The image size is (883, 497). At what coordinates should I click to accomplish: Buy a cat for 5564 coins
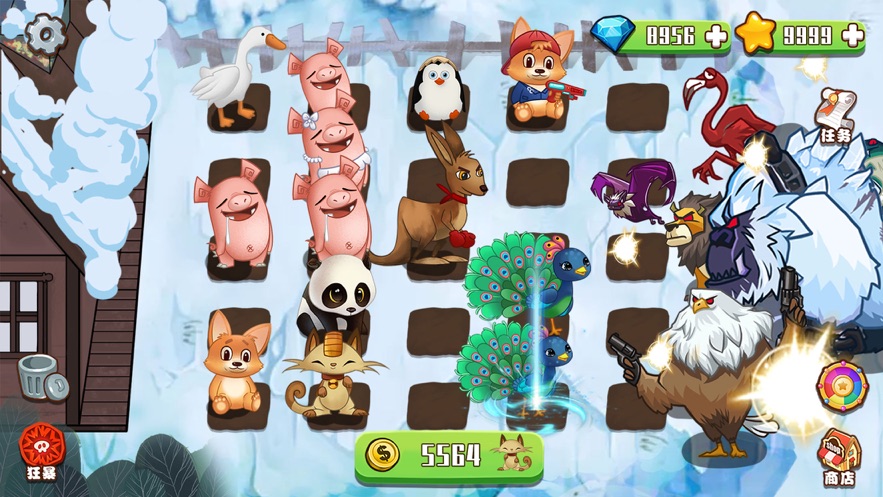449,456
